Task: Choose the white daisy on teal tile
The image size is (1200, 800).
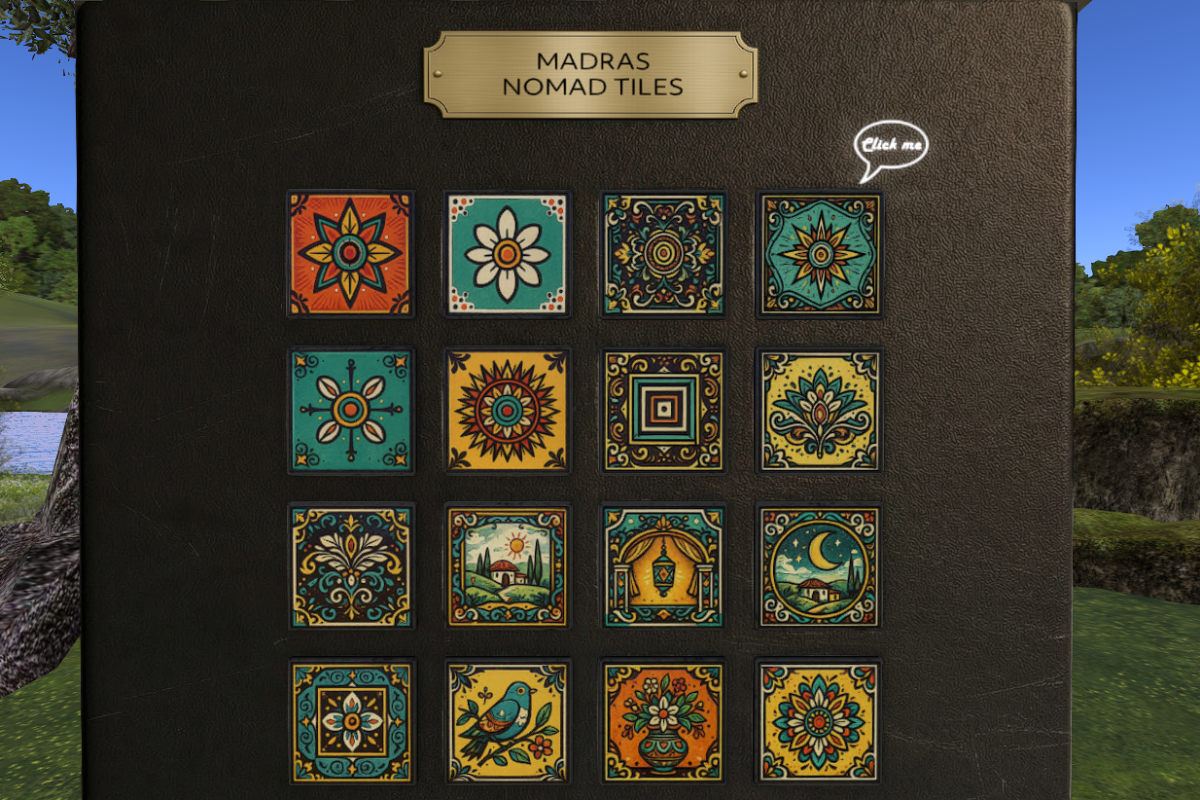Action: click(507, 254)
